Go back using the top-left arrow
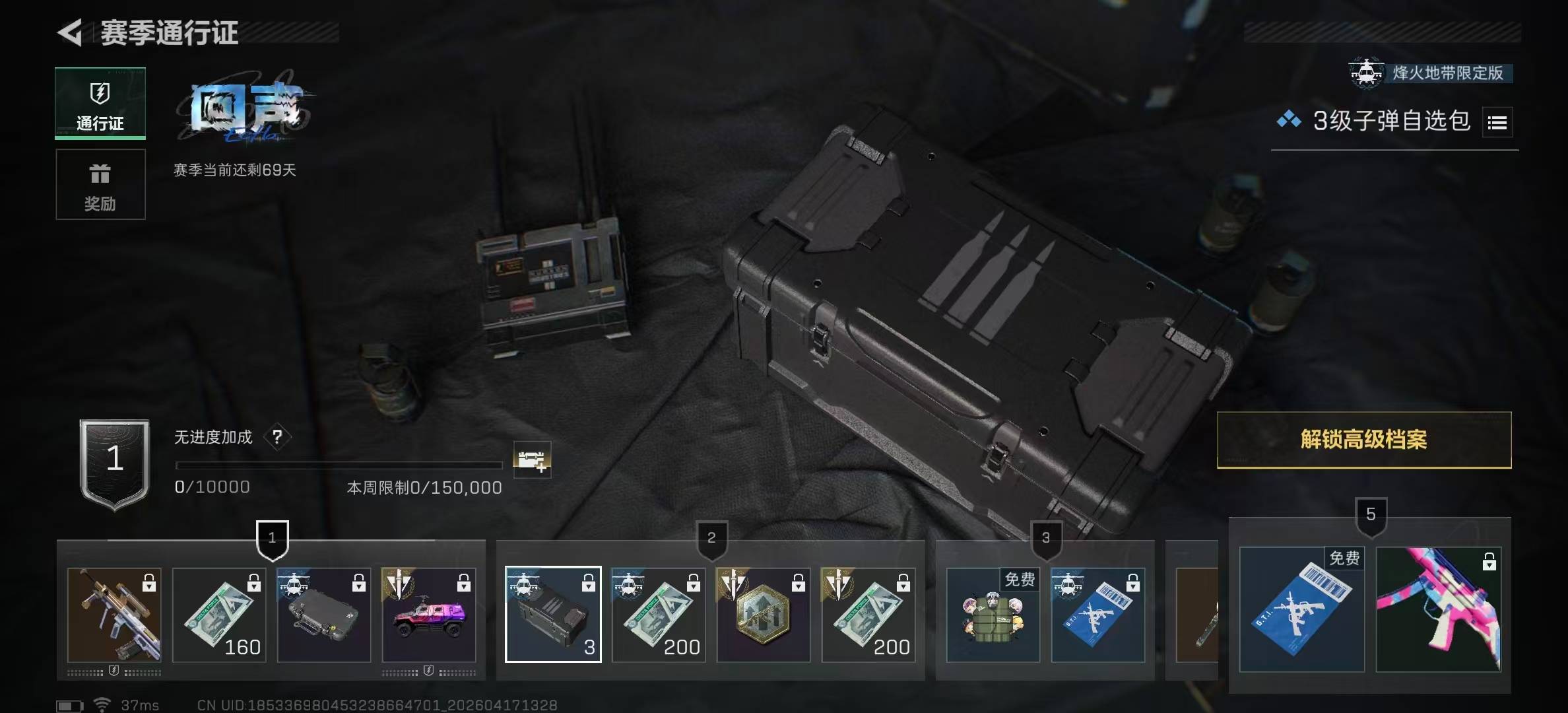The height and width of the screenshot is (713, 1568). (71, 32)
